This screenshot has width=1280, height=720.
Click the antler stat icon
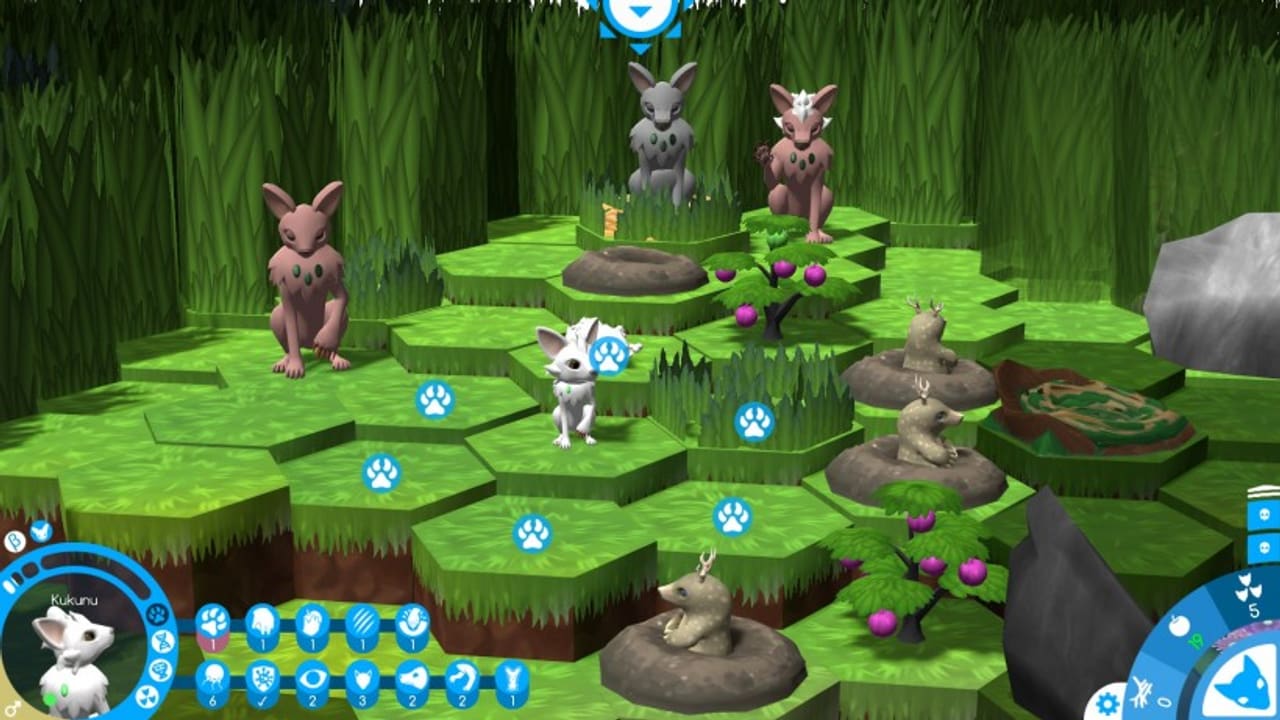511,678
